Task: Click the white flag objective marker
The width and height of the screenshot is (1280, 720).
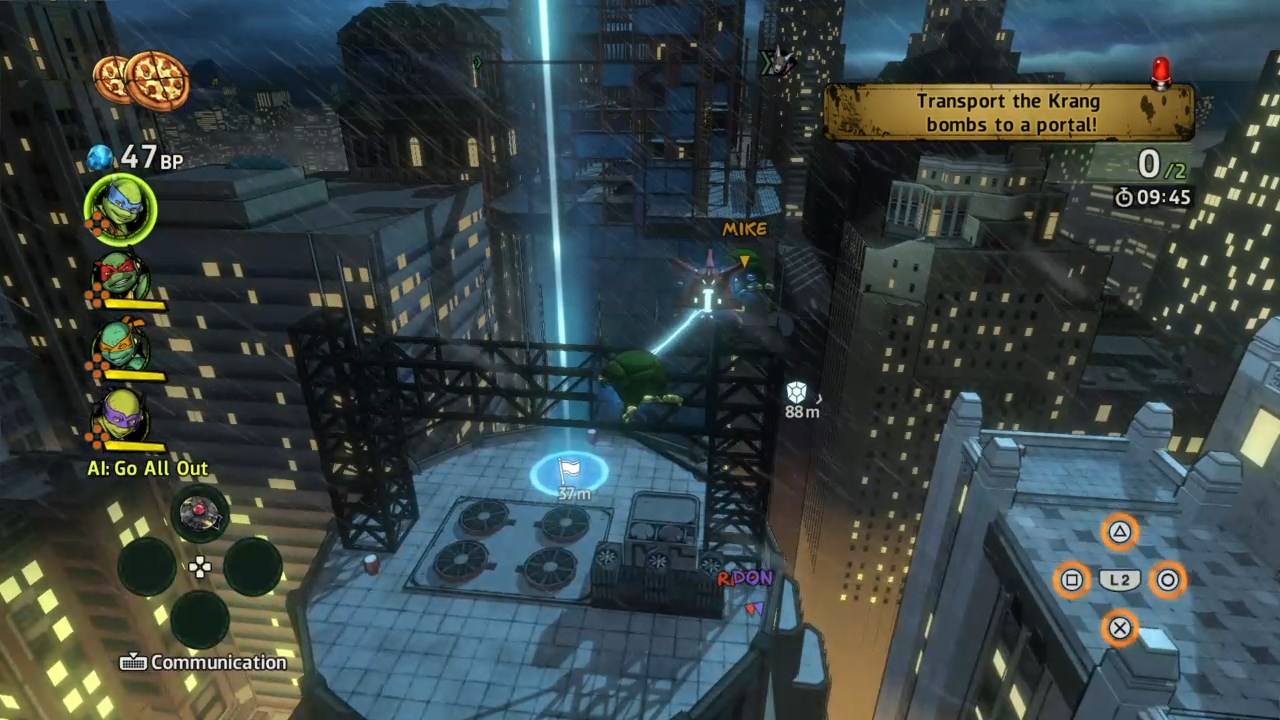Action: 568,468
